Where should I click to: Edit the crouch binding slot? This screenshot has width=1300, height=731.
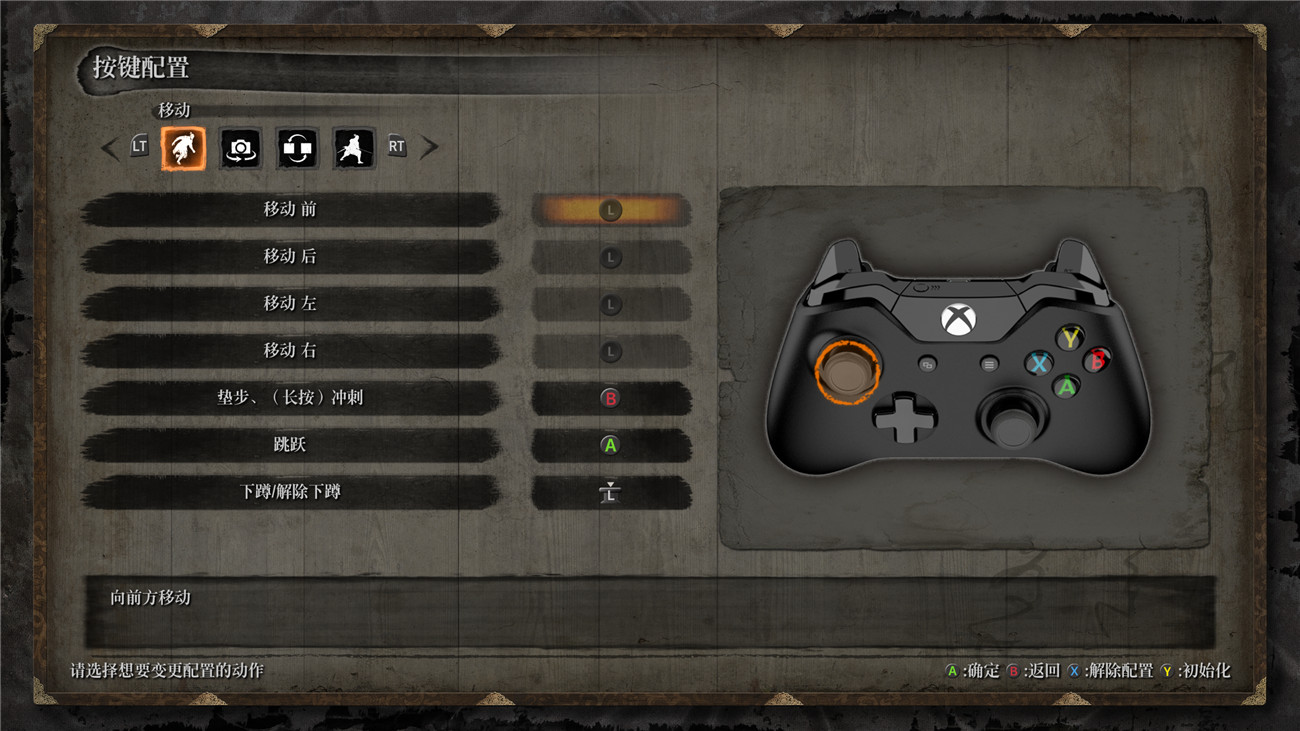[610, 492]
